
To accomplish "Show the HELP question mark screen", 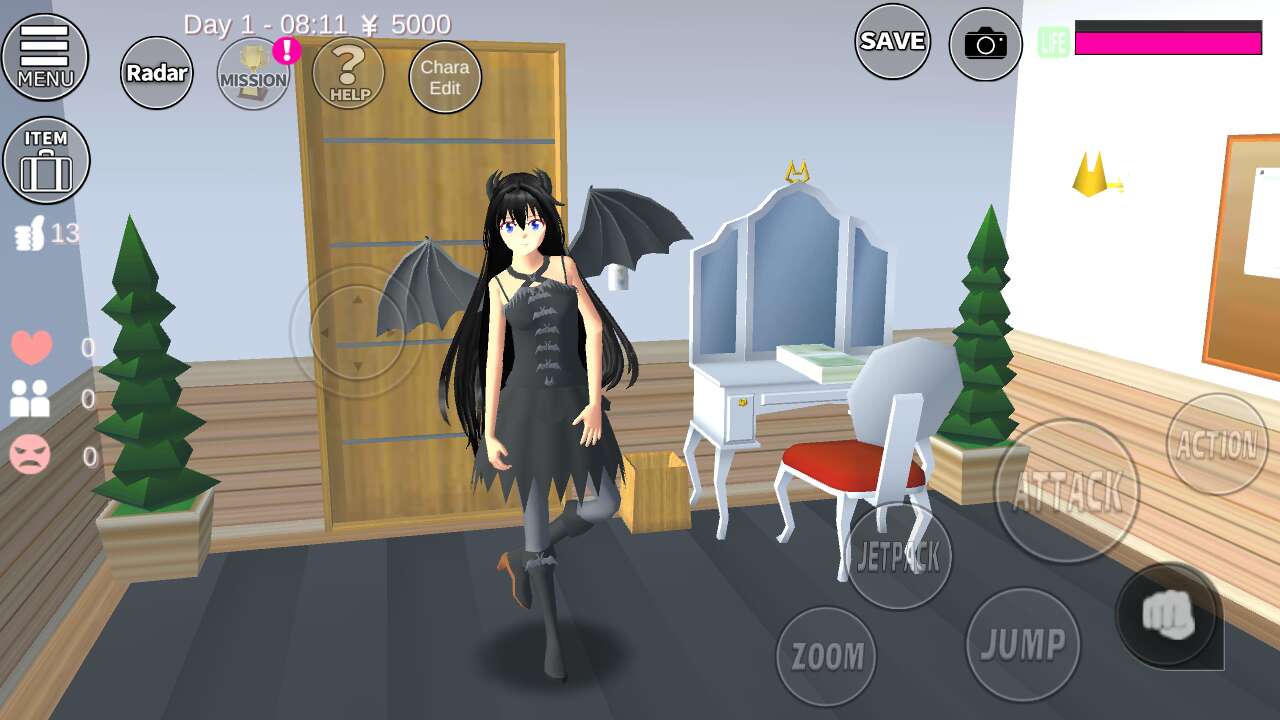I will (349, 72).
